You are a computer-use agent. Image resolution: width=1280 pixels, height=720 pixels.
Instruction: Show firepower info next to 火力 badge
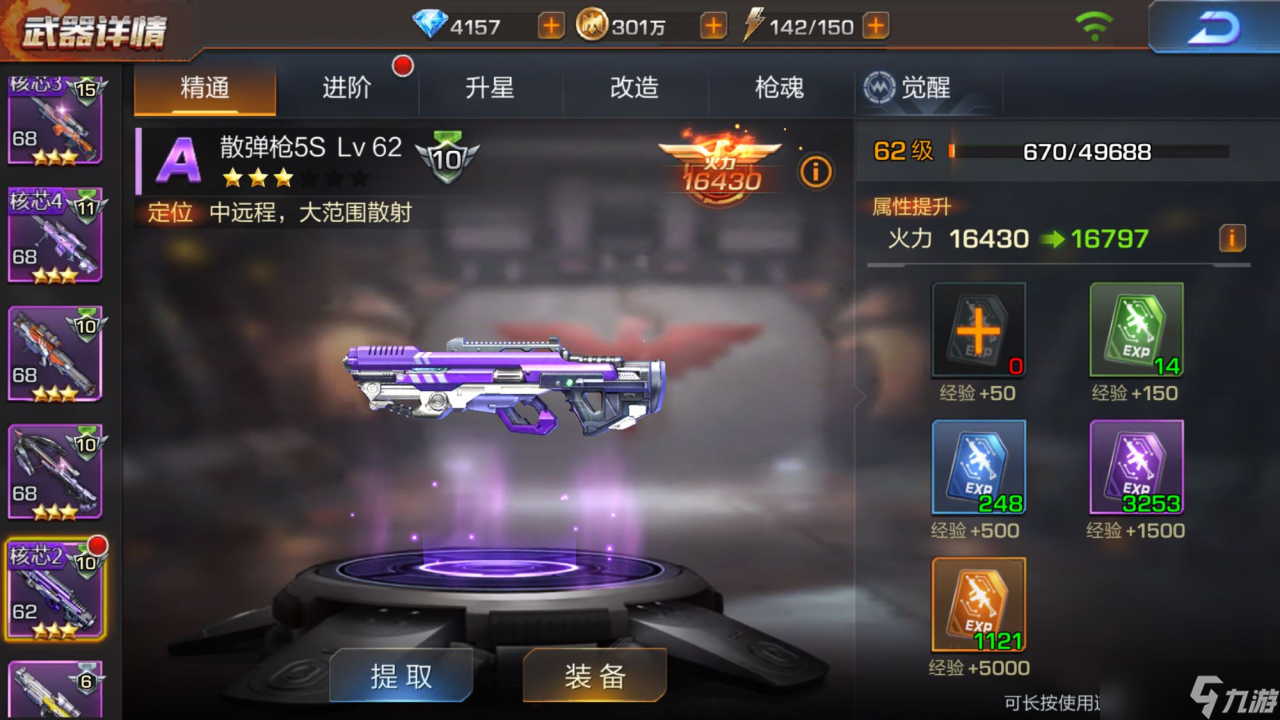tap(815, 172)
